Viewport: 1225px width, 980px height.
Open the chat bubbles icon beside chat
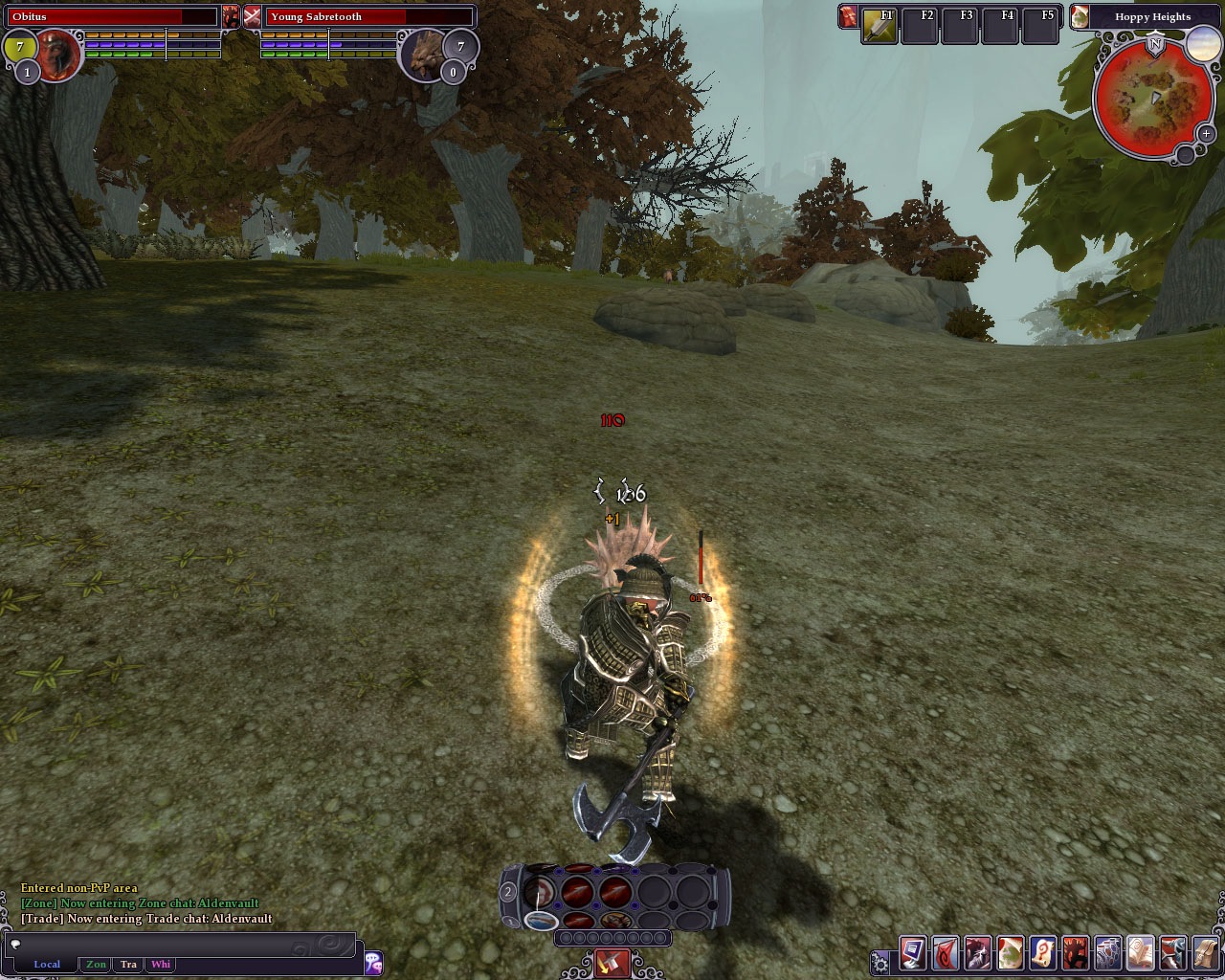pos(373,963)
